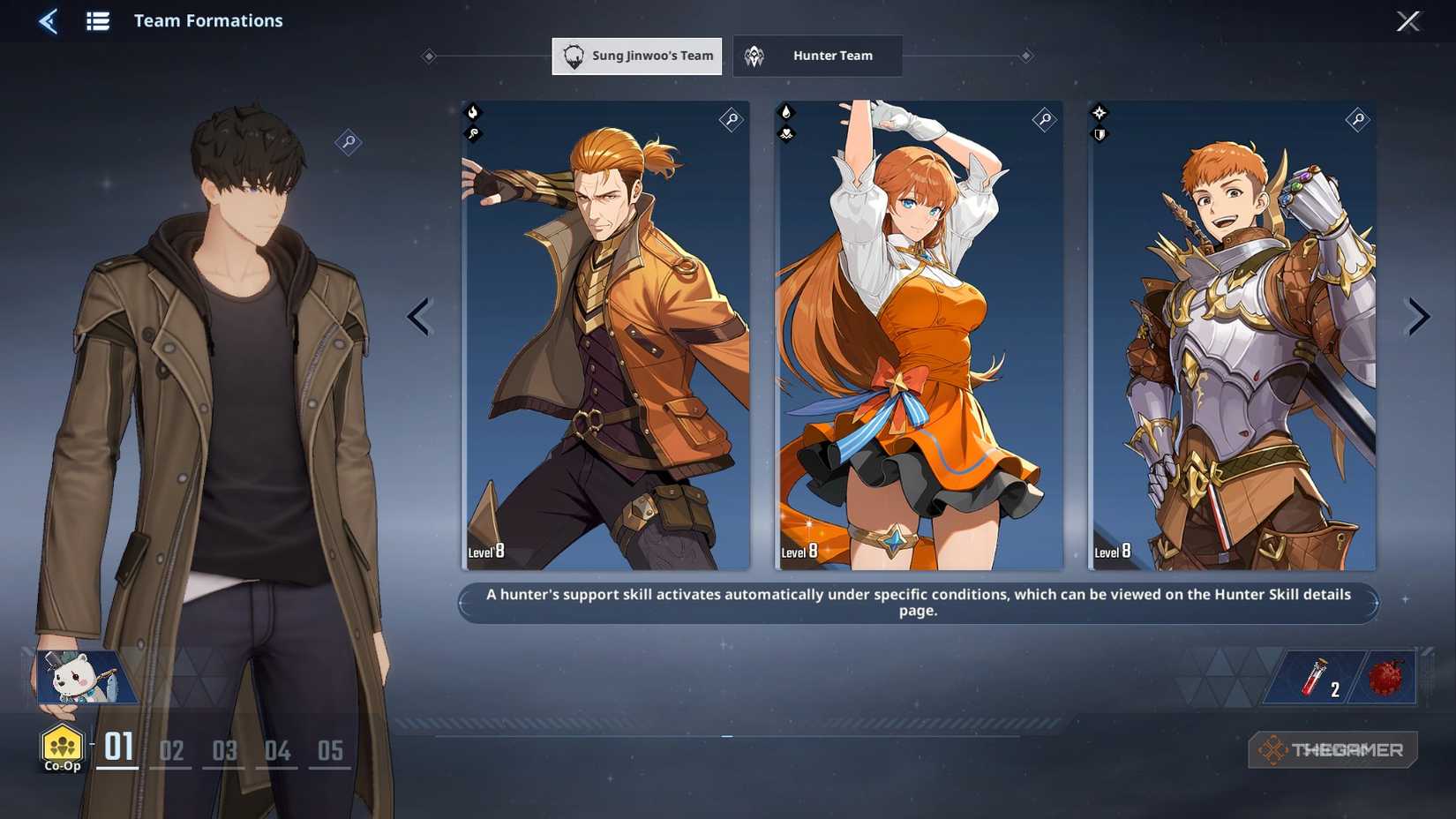Viewport: 1456px width, 819px height.
Task: Click the shield role icon on the knight's card
Action: coord(1100,134)
